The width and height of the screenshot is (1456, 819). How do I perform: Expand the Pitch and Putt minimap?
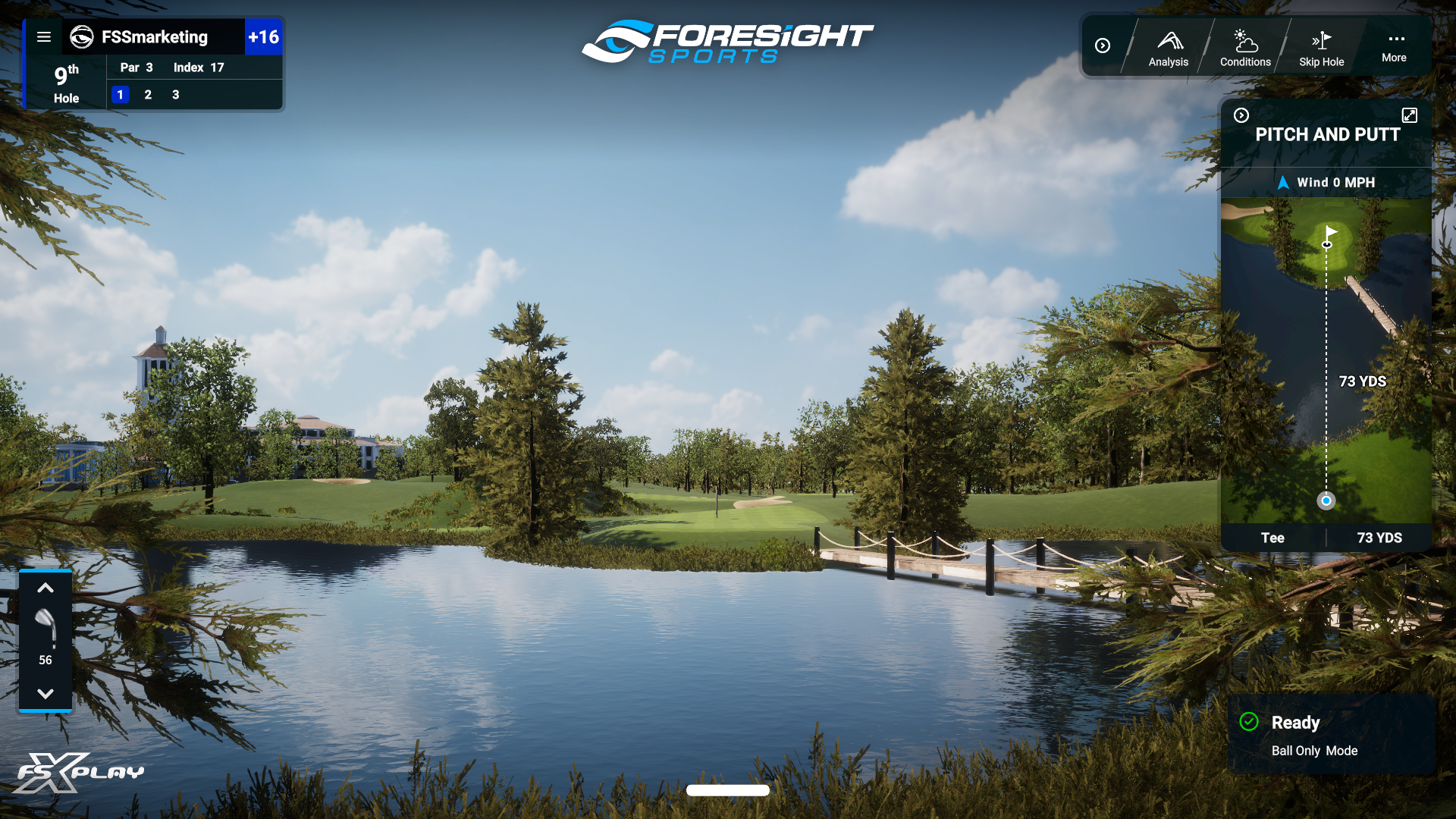pos(1409,115)
